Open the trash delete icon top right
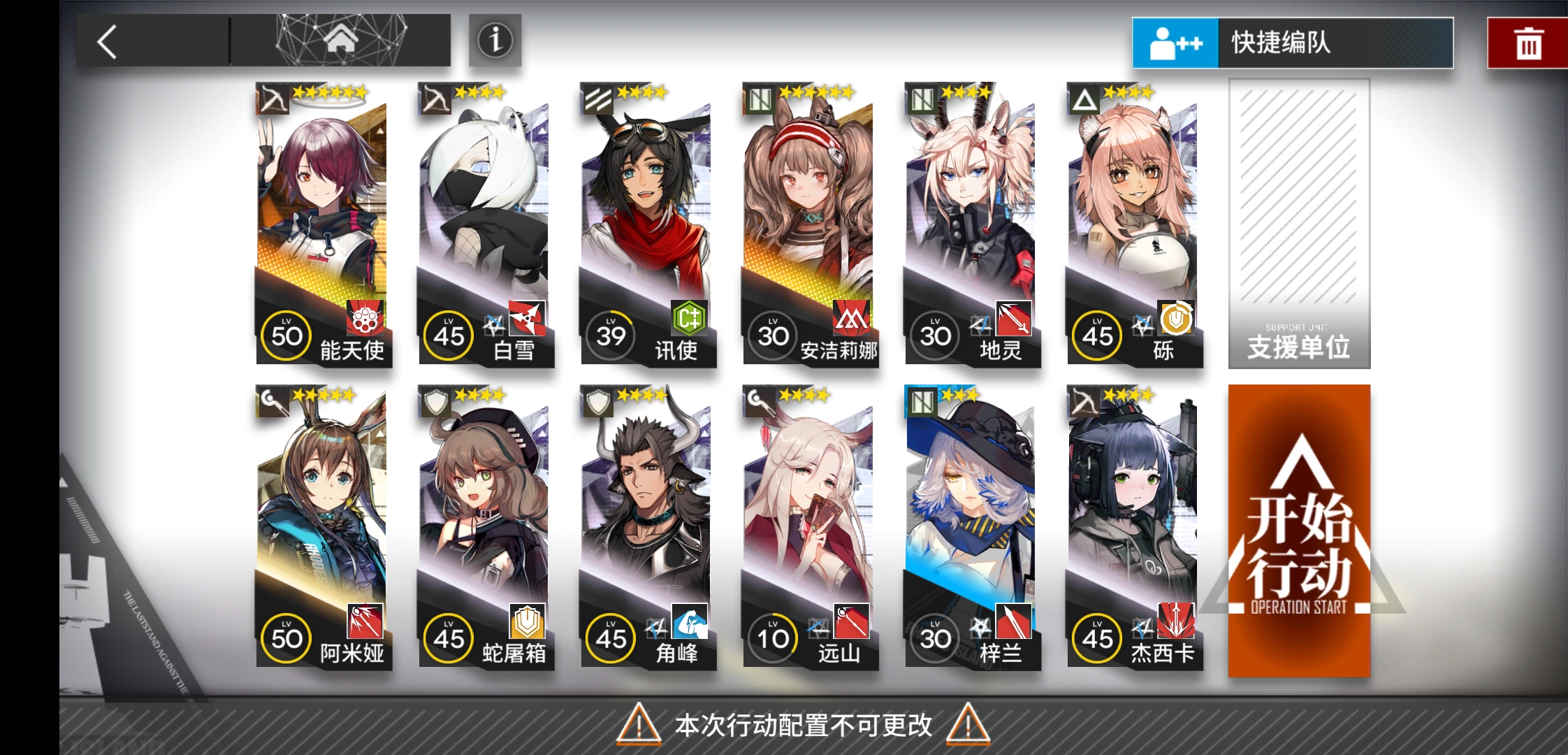This screenshot has height=755, width=1568. point(1527,42)
